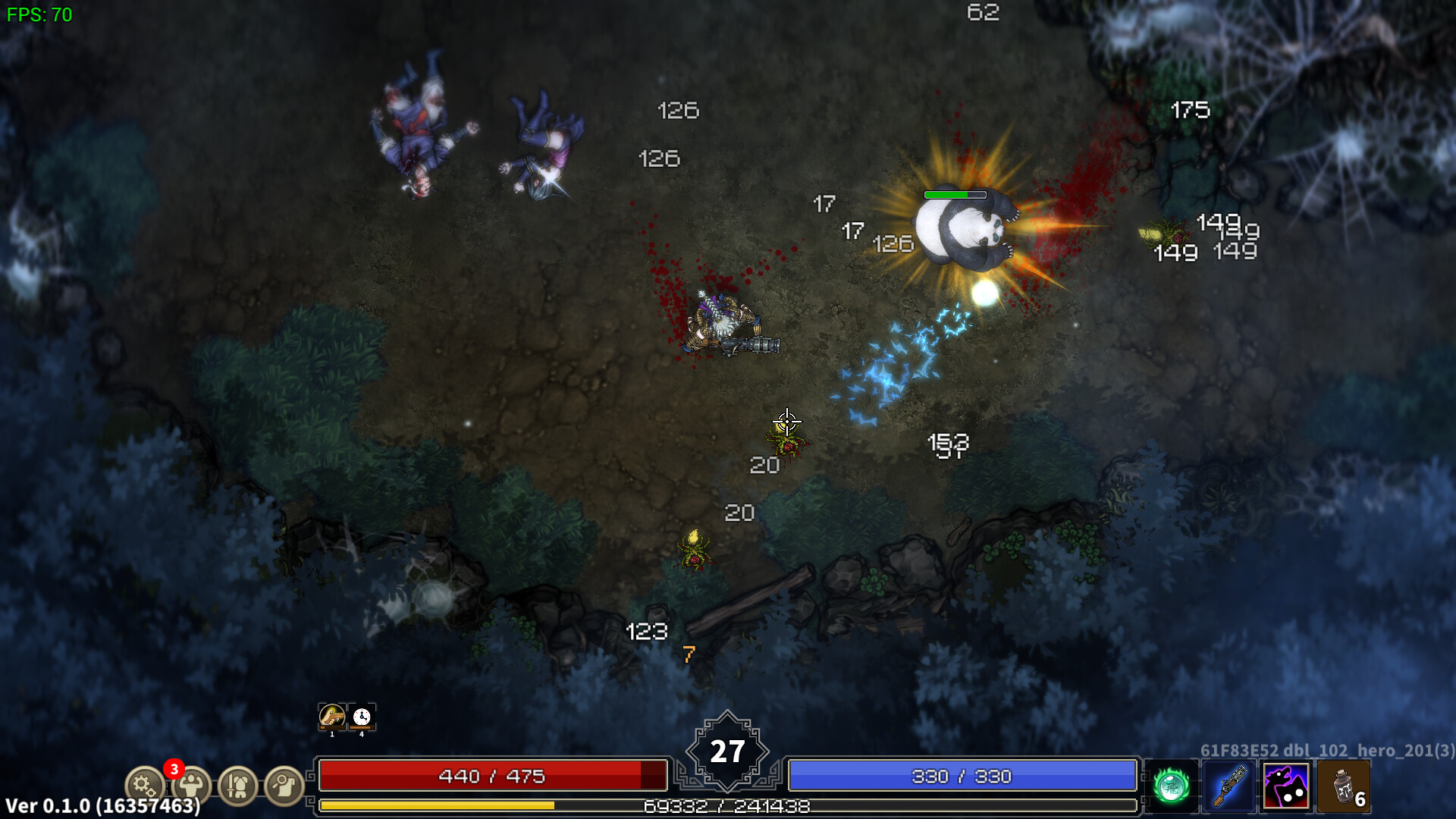Activate the black beast silhouette skill
Viewport: 1456px width, 819px height.
[1285, 786]
